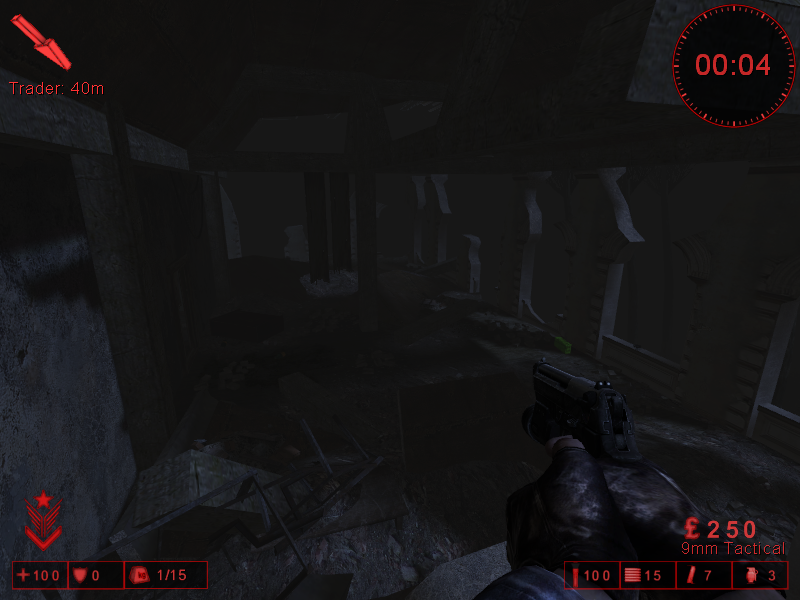Select the red health cross icon

tap(23, 575)
